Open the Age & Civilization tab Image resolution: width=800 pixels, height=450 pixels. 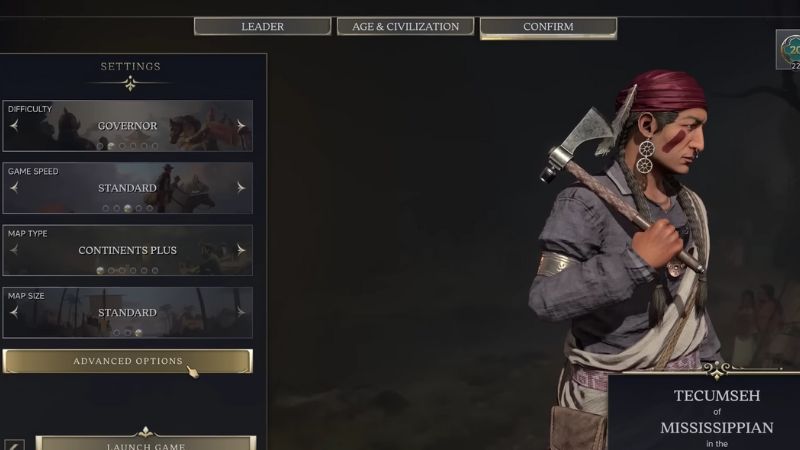pos(405,27)
